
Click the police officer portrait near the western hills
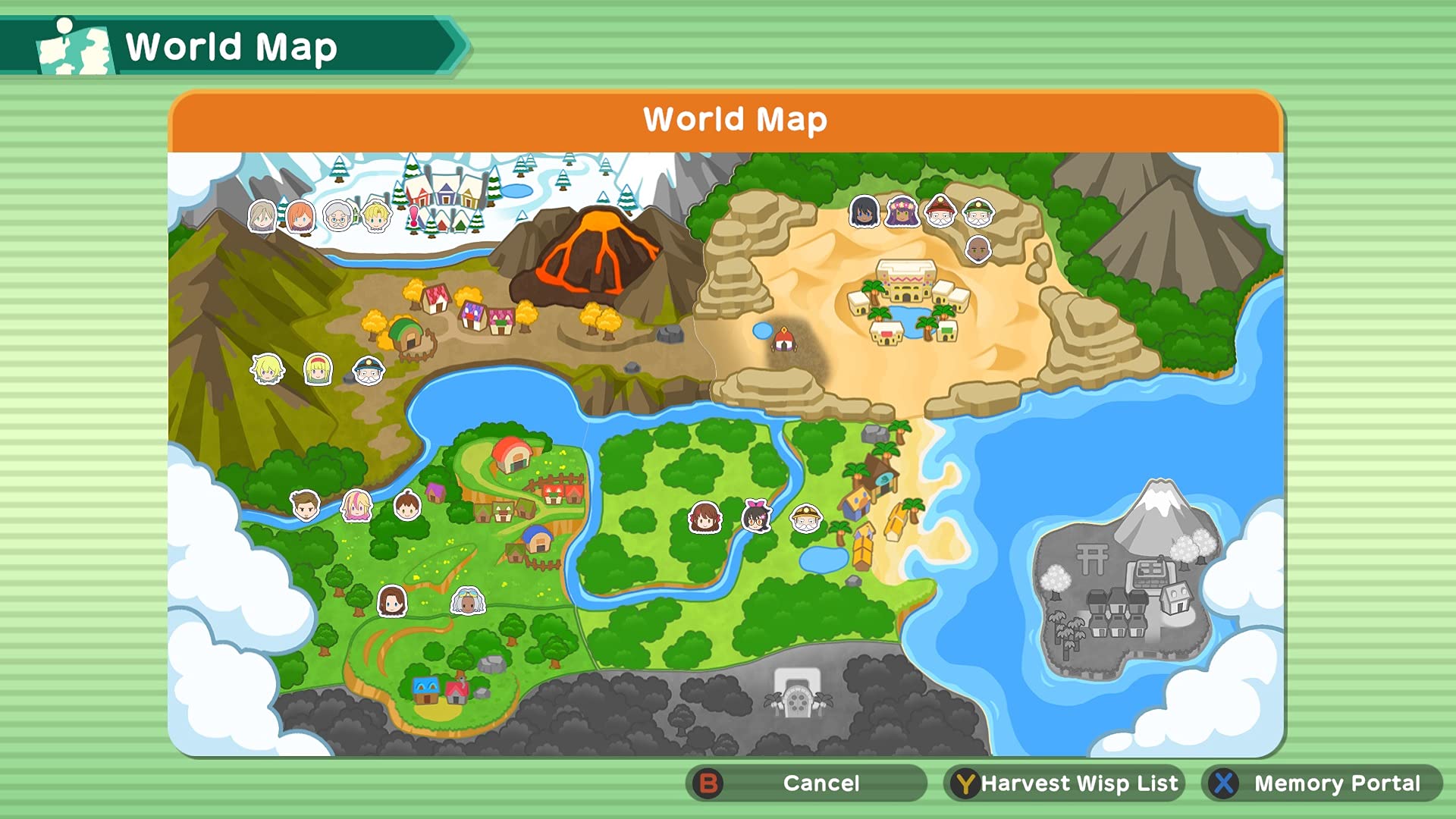click(x=369, y=372)
